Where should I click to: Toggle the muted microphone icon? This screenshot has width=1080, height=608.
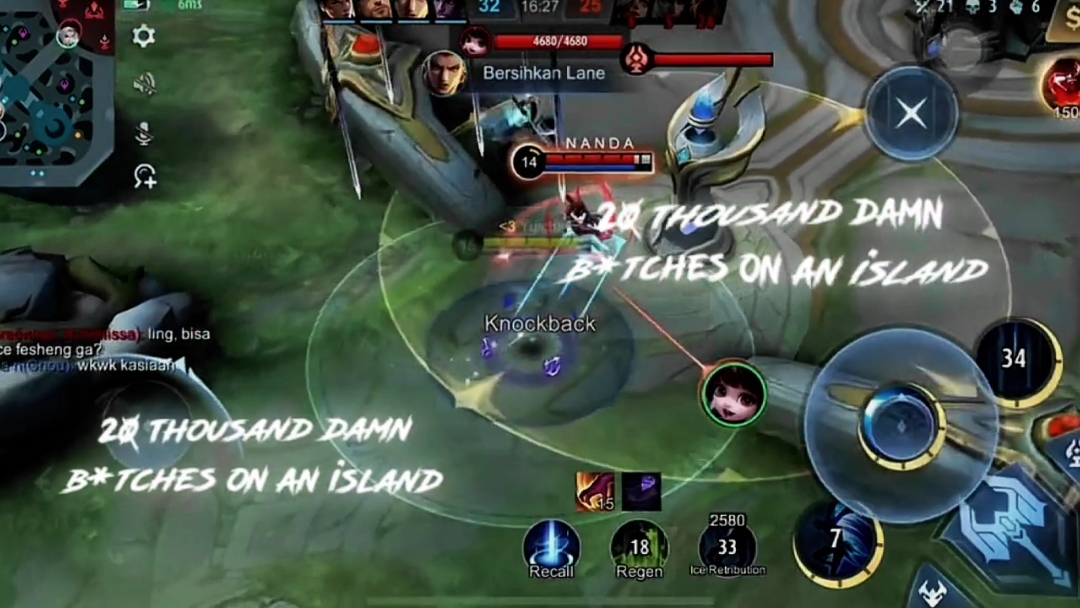tap(144, 132)
